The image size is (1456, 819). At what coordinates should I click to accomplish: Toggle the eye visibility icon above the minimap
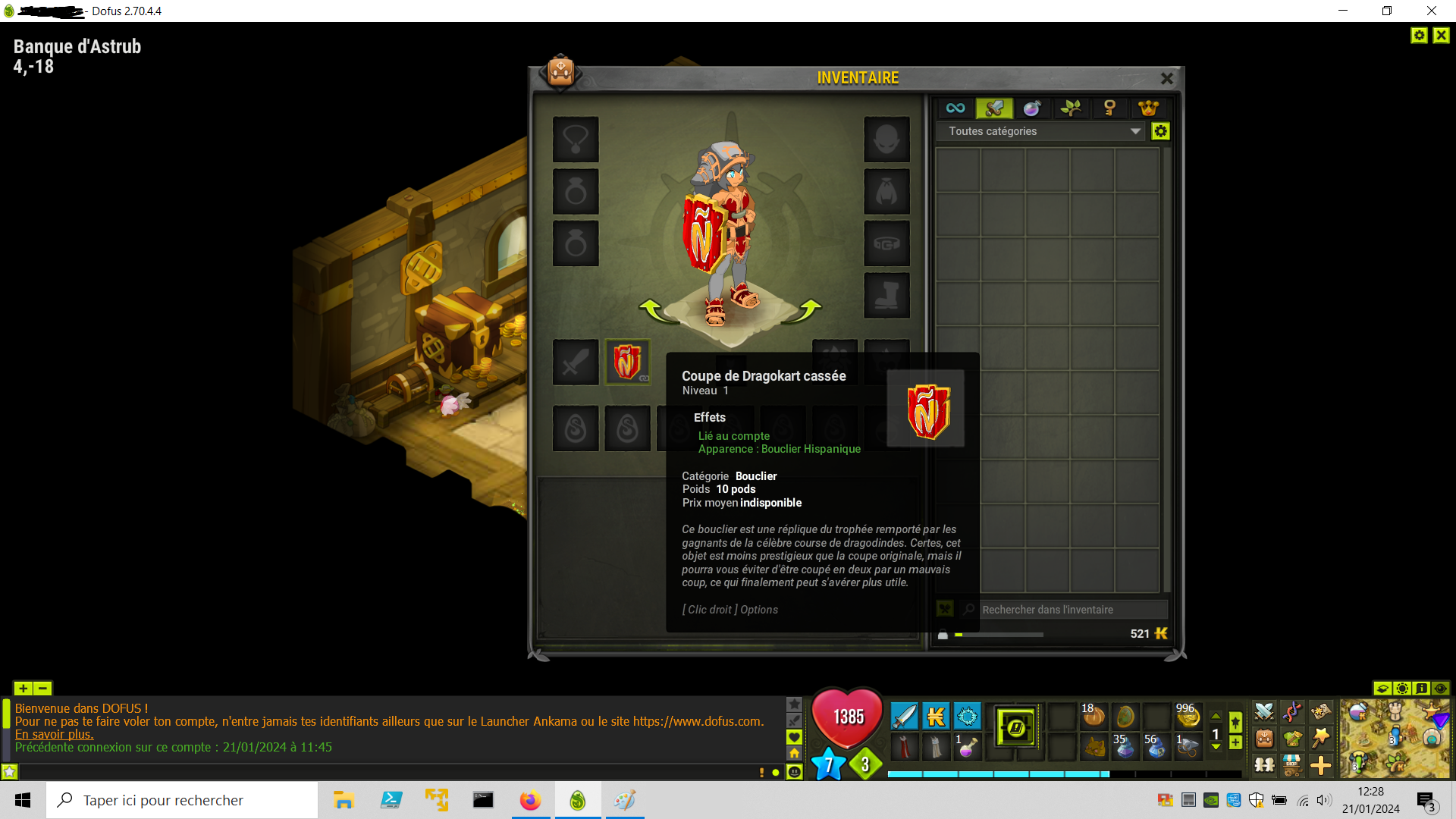[1441, 689]
